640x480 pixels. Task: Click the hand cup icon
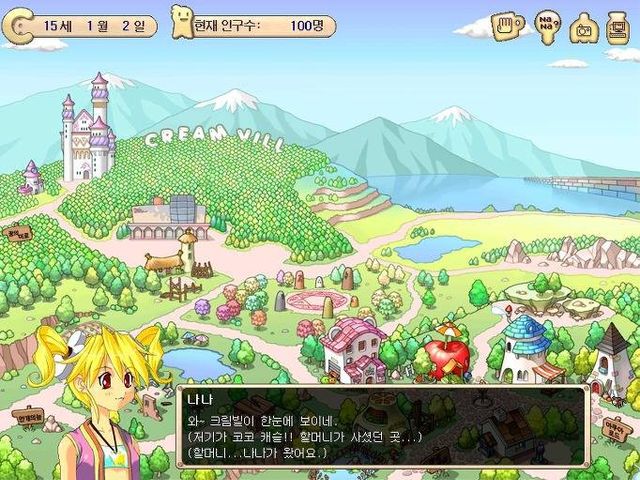tap(508, 27)
